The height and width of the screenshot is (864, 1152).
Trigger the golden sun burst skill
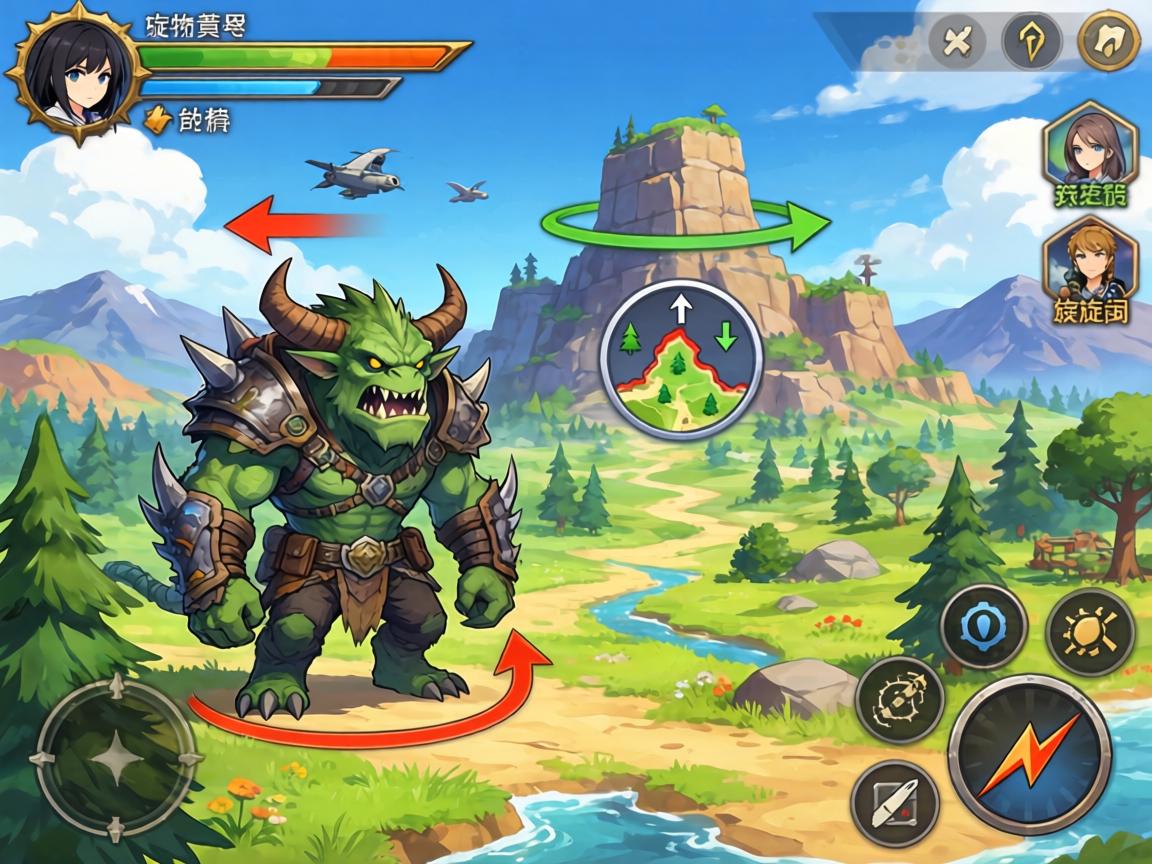coord(1089,632)
